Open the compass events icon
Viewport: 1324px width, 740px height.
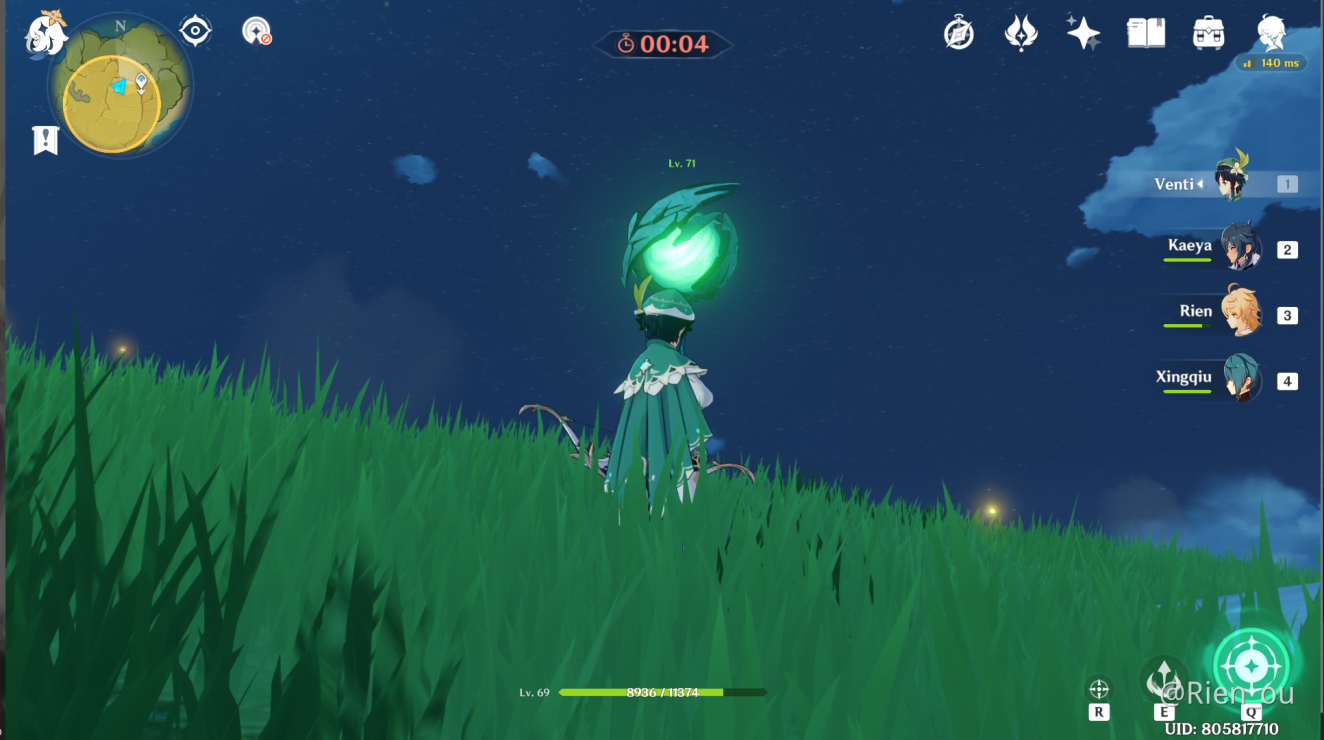[958, 33]
